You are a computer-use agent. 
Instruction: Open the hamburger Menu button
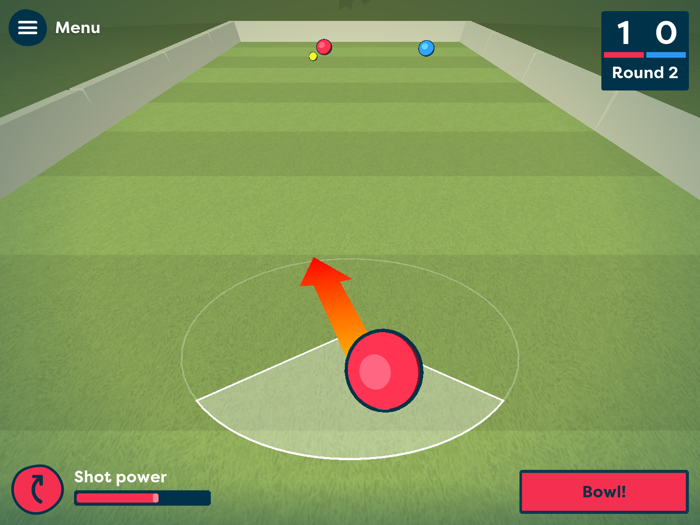(x=28, y=28)
